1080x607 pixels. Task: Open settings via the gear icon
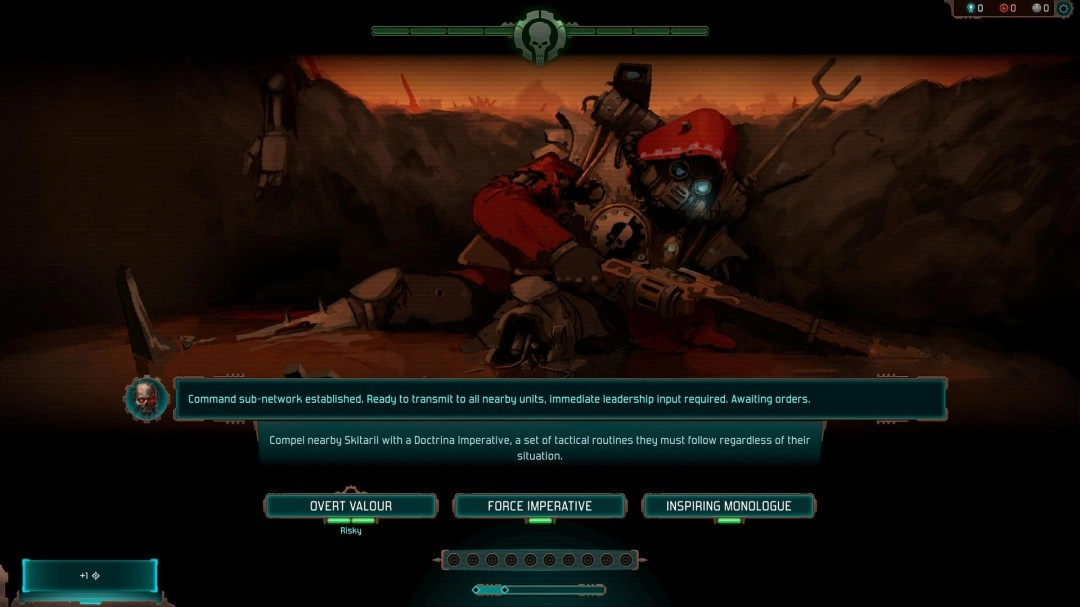coord(1064,9)
